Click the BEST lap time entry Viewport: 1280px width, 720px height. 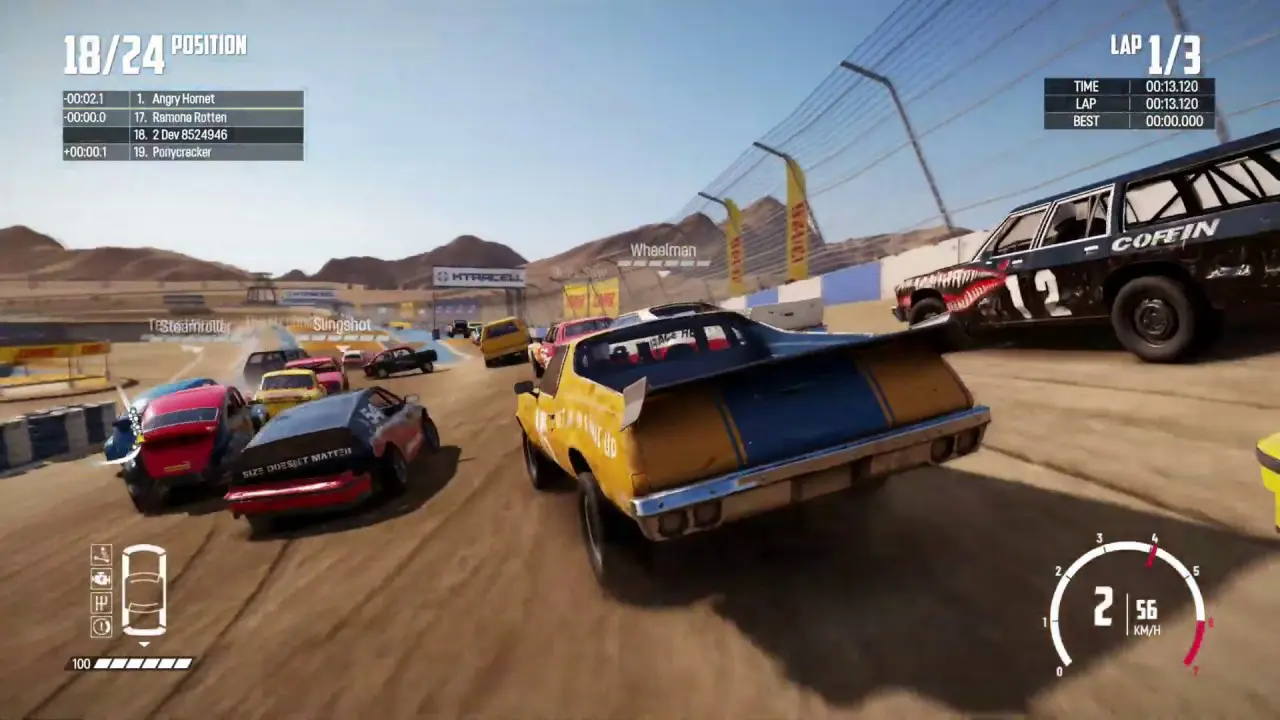coord(1130,122)
